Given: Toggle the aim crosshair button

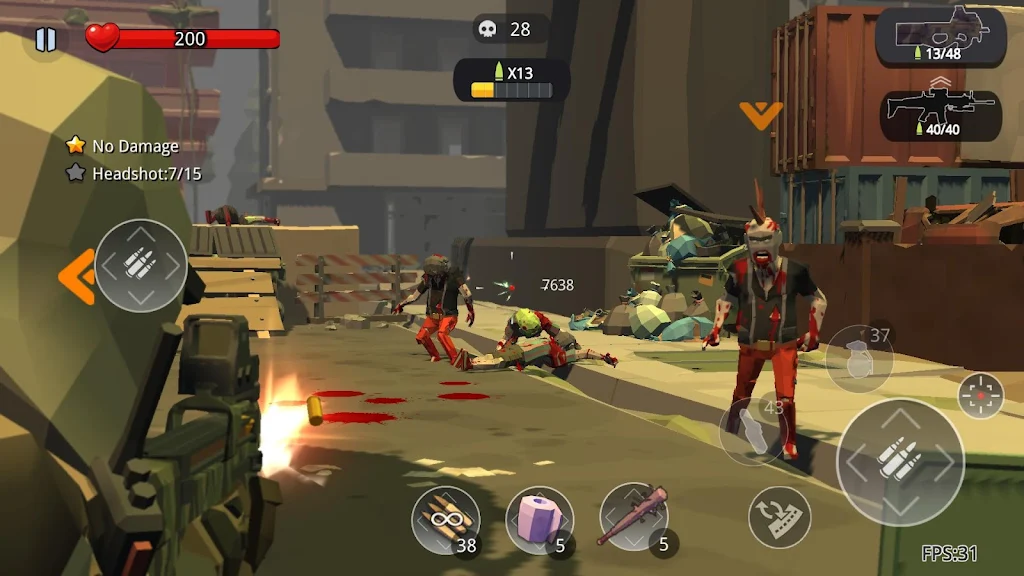Looking at the screenshot, I should coord(980,395).
